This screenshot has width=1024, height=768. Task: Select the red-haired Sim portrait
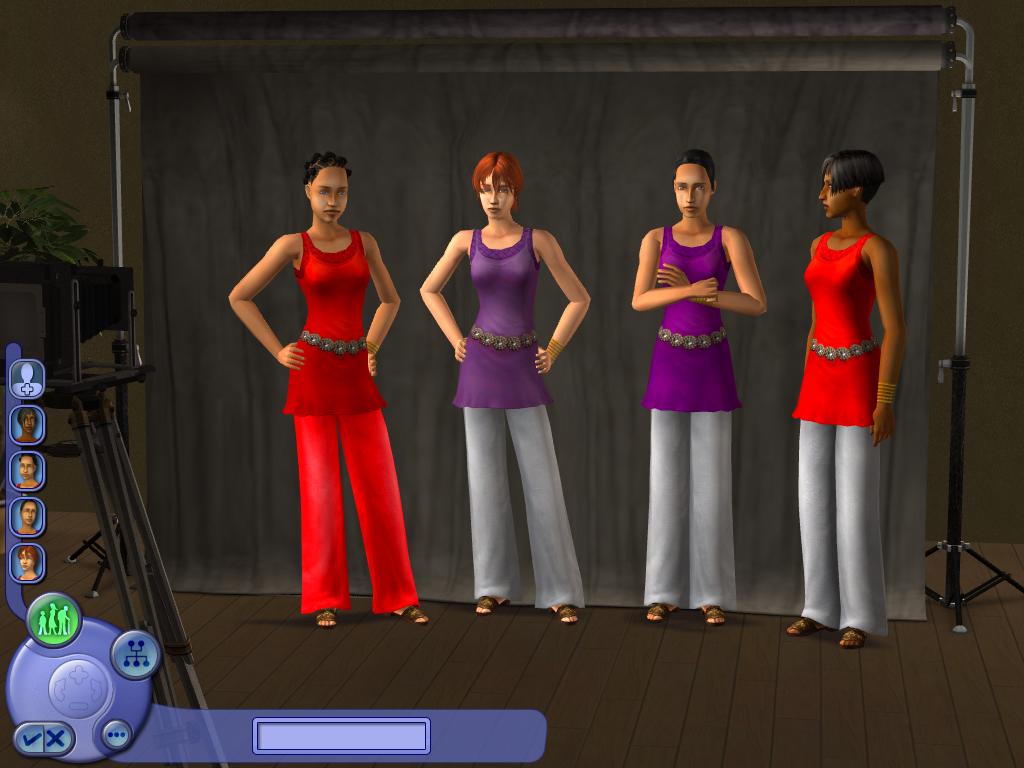pos(27,562)
